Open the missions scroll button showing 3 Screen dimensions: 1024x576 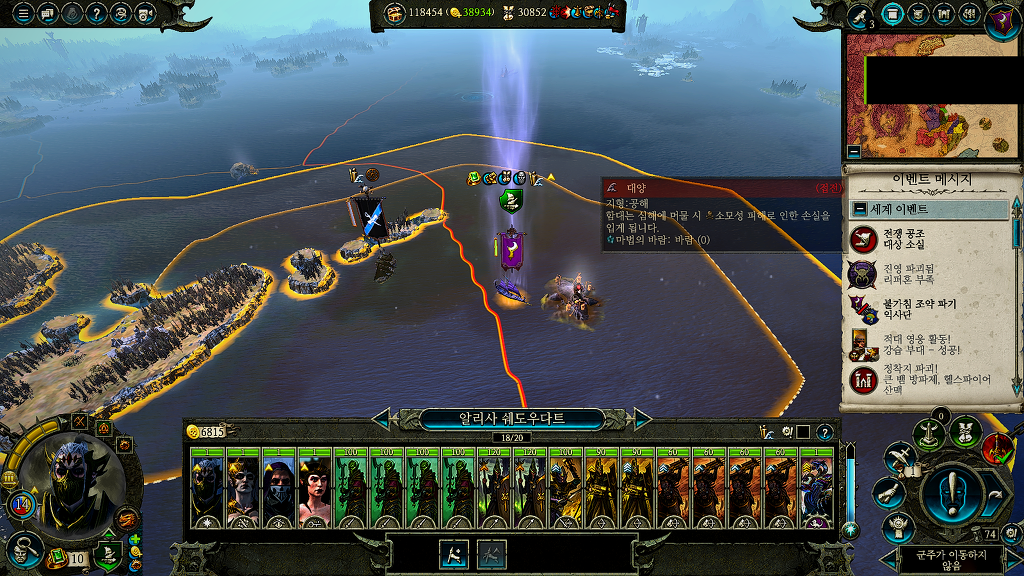(x=861, y=15)
